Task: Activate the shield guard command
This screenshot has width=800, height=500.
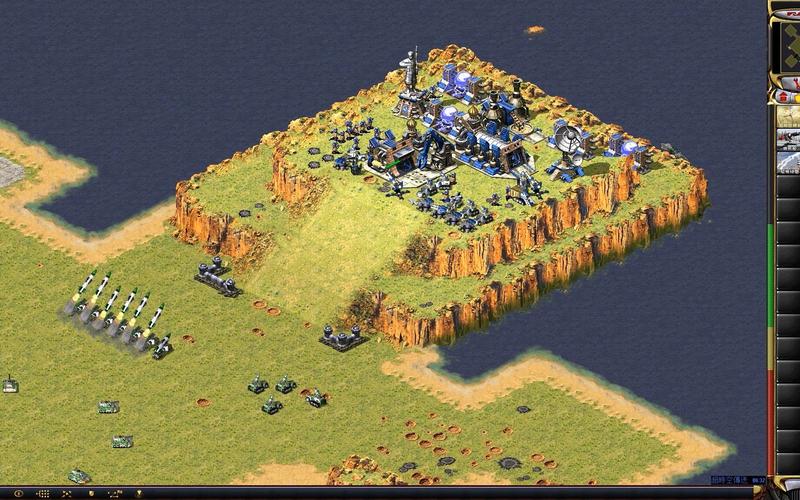Action: [x=90, y=493]
